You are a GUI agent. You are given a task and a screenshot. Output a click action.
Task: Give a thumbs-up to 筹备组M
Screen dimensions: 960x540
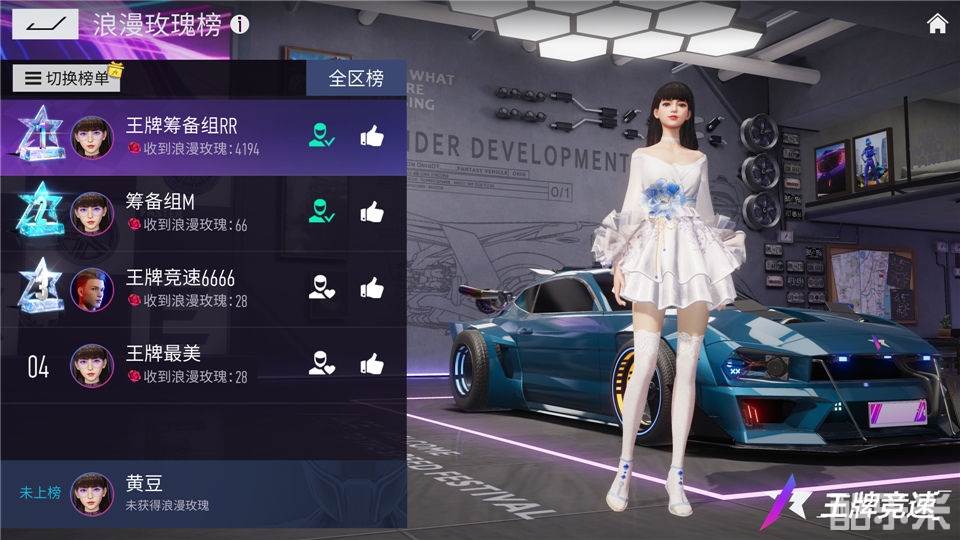(372, 212)
